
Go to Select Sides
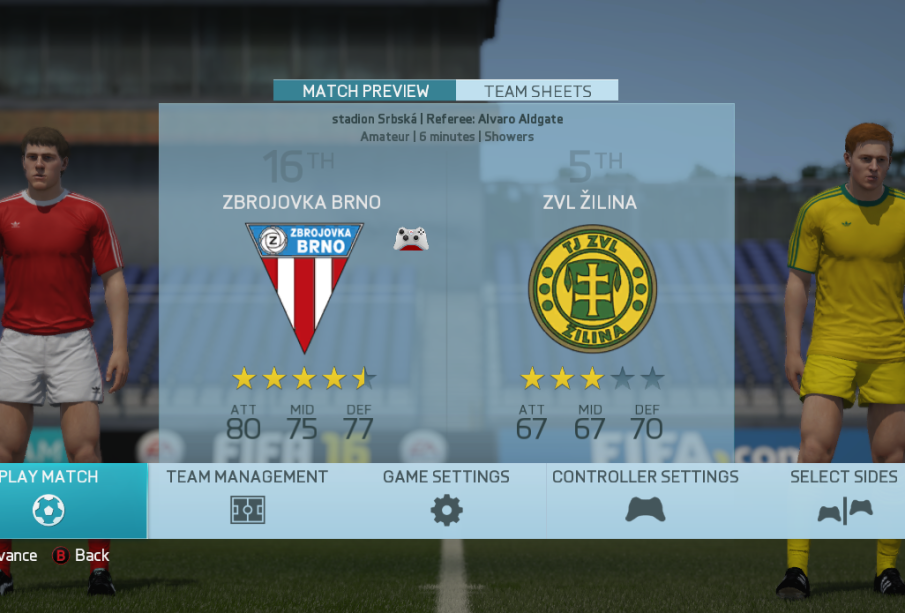pyautogui.click(x=844, y=499)
